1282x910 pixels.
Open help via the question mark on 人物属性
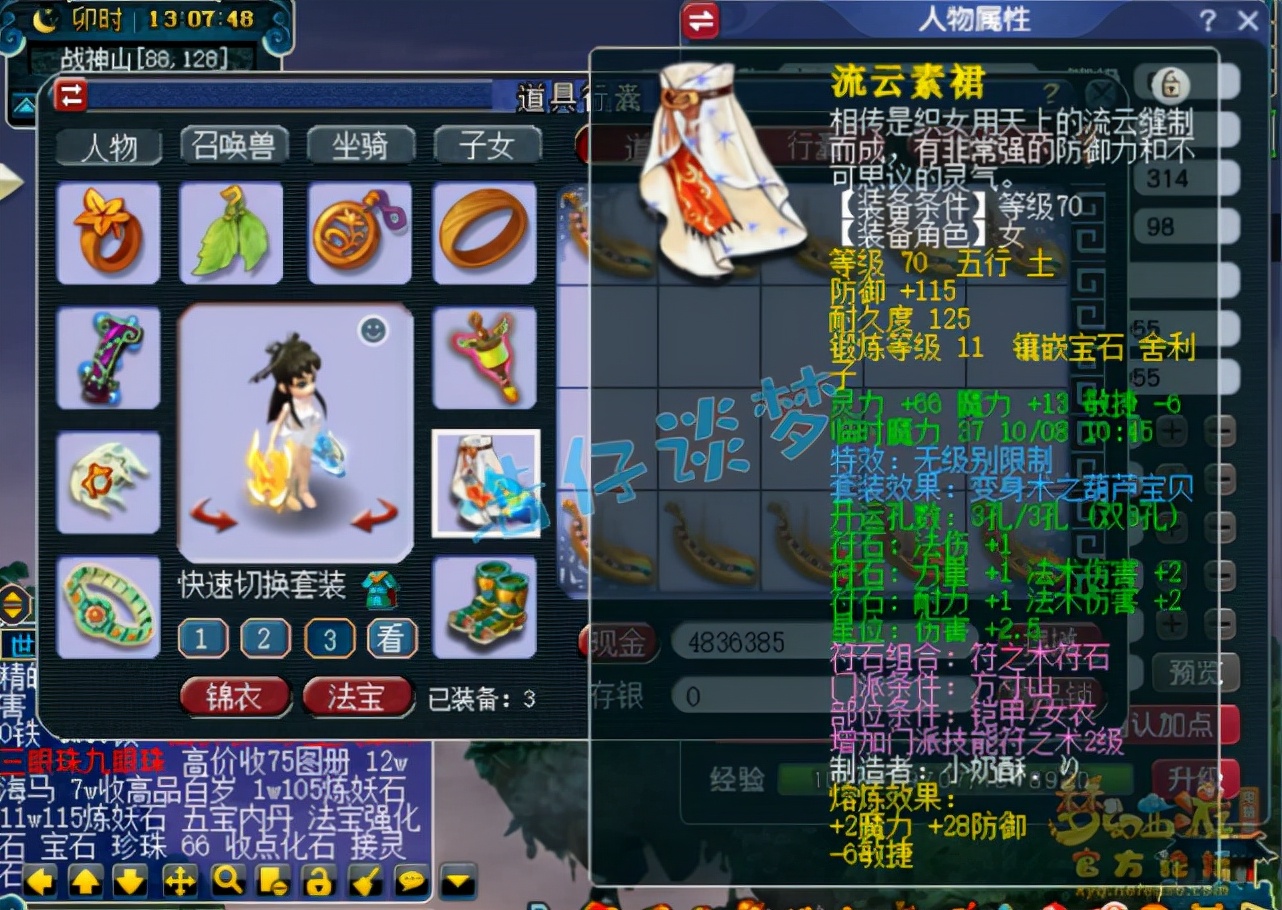1207,22
